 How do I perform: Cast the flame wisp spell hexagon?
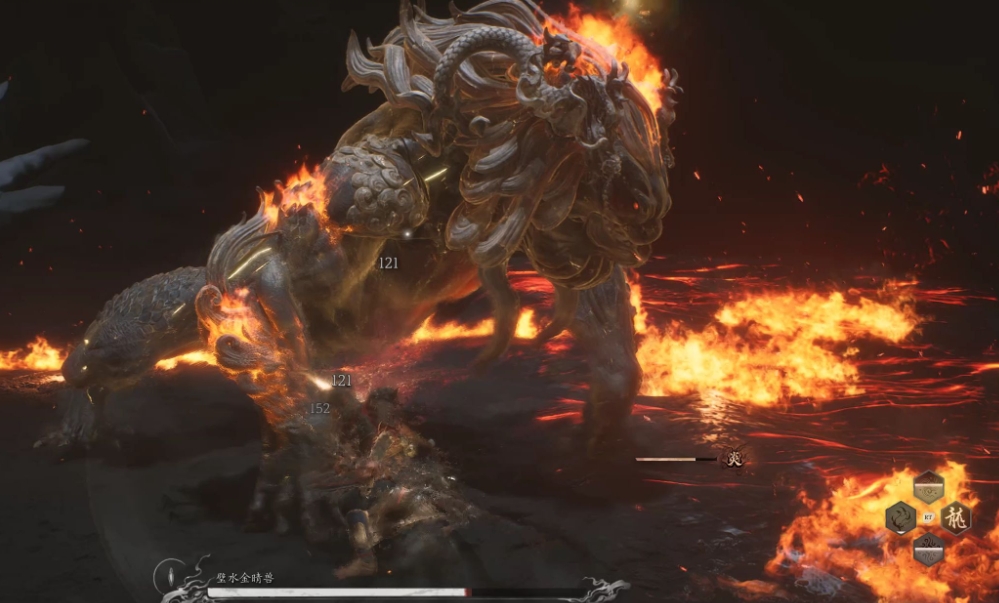(900, 518)
